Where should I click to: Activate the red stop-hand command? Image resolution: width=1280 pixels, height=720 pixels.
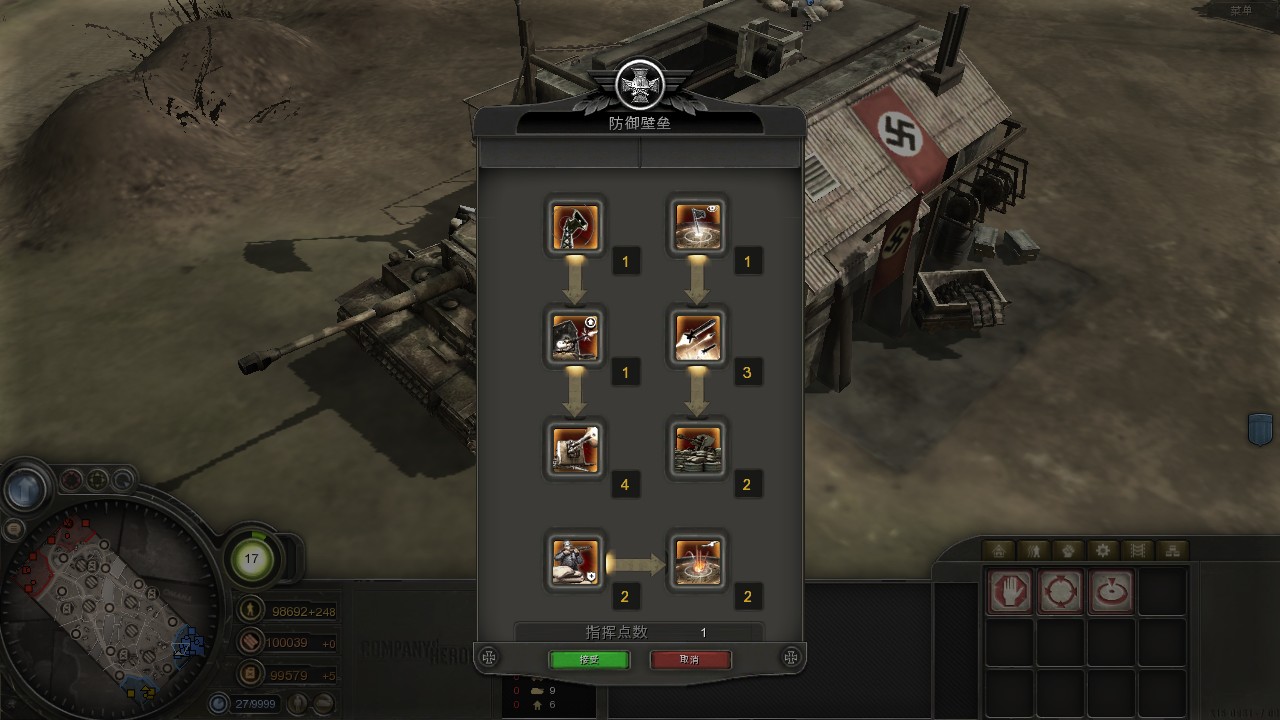click(1010, 590)
